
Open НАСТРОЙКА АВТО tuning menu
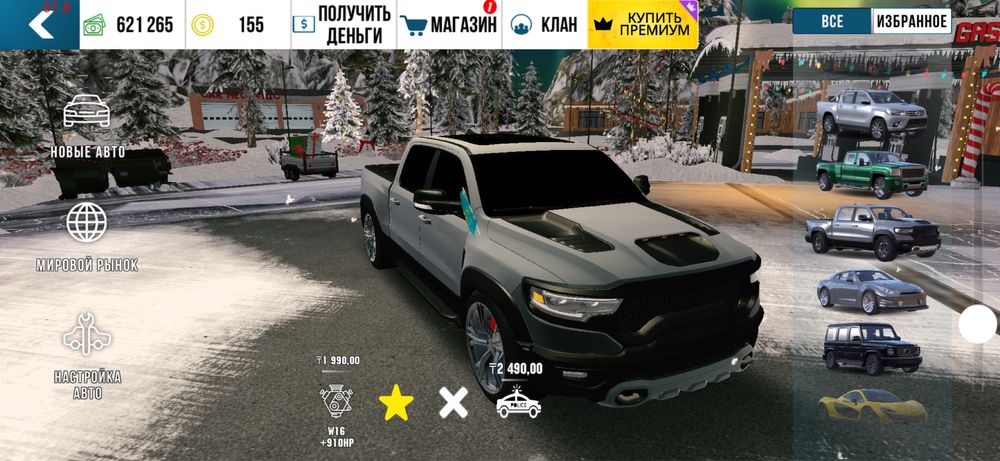pyautogui.click(x=87, y=355)
